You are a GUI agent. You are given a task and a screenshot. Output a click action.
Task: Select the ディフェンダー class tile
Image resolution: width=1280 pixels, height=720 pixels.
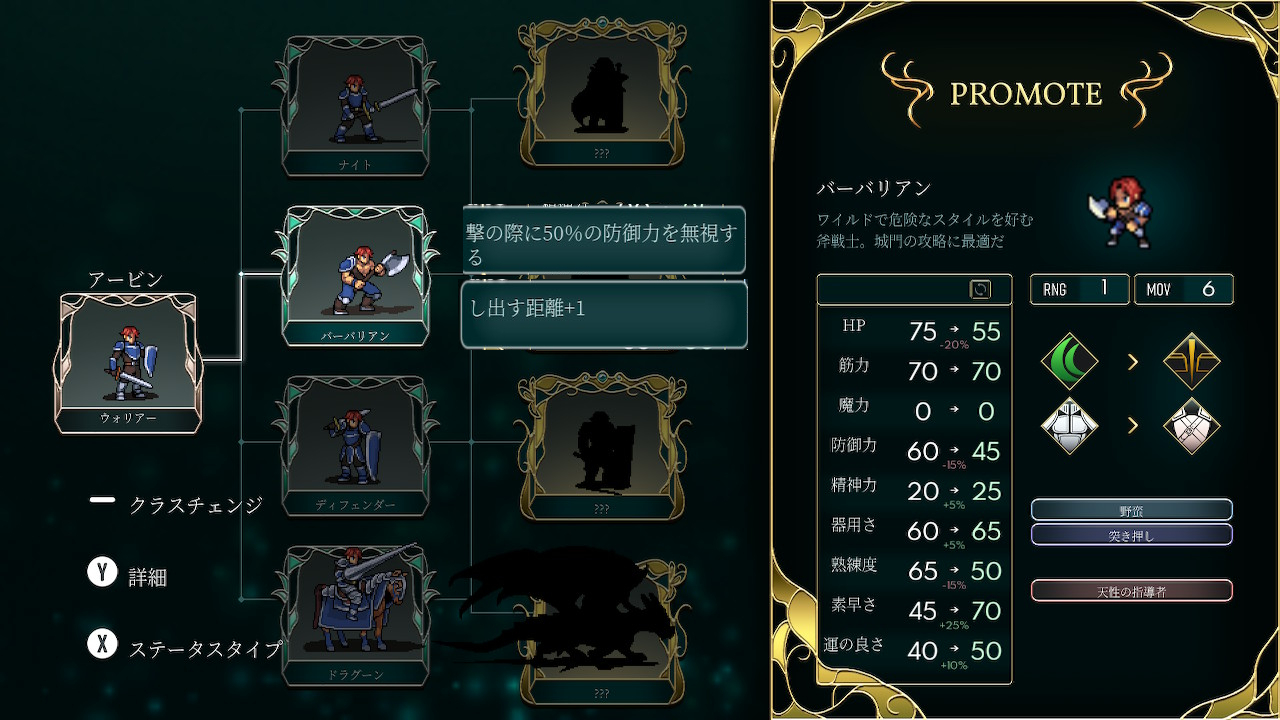(356, 446)
